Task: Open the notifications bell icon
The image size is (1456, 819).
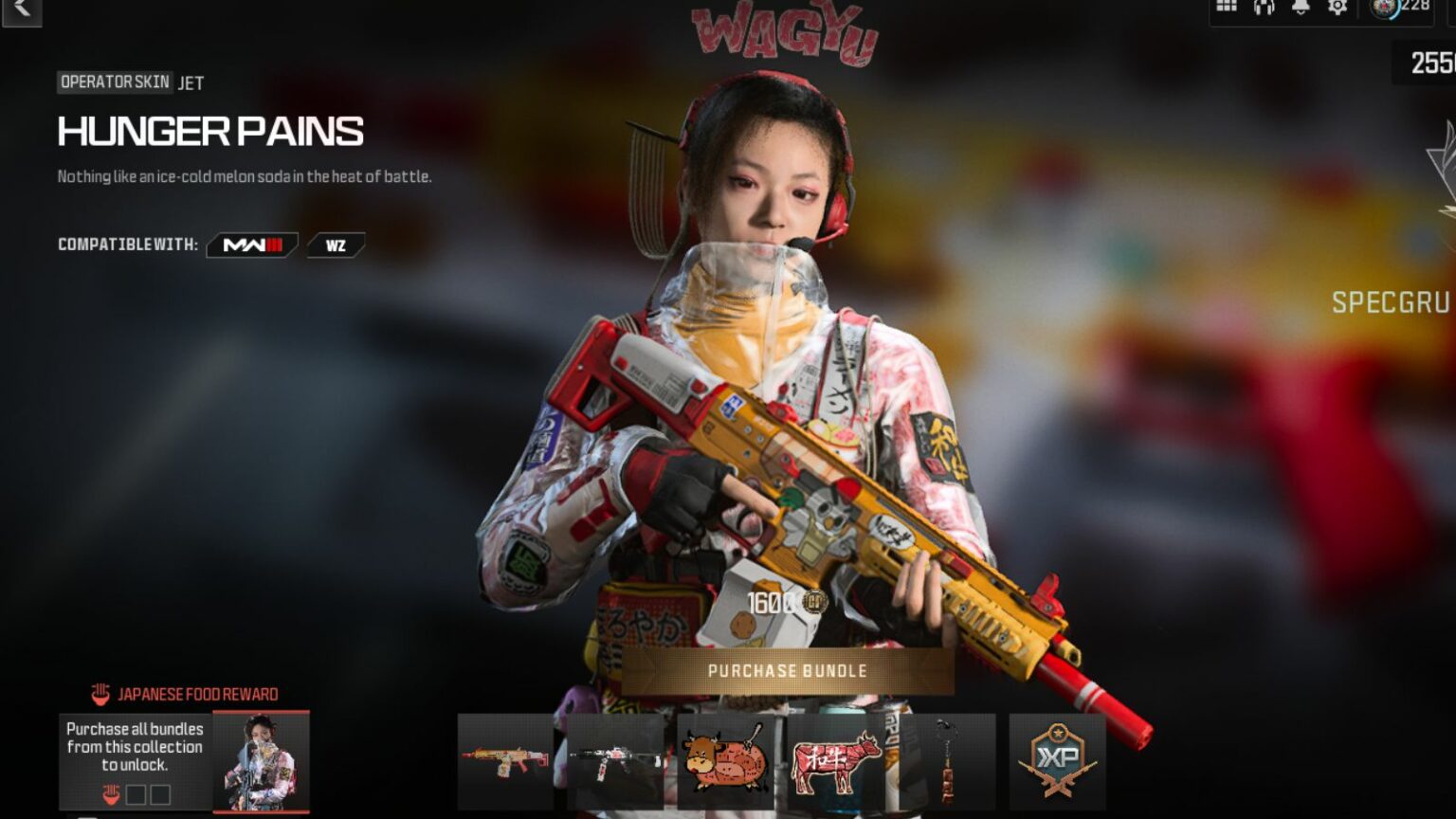Action: point(1301,7)
